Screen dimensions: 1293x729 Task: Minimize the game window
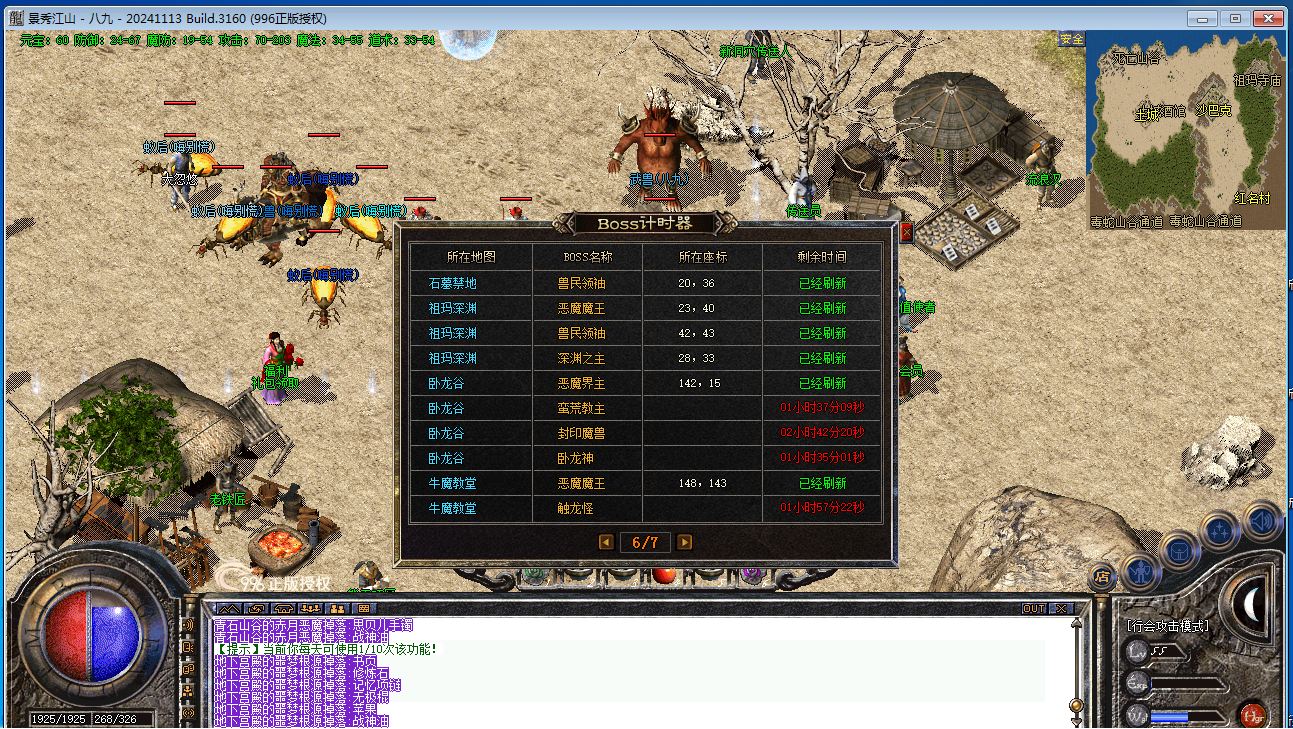tap(1203, 18)
